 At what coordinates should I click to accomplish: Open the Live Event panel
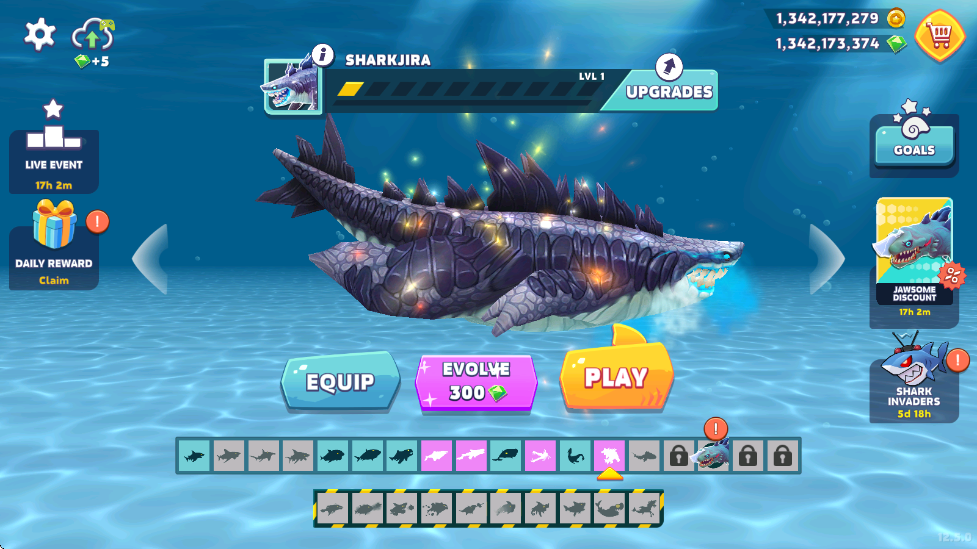point(54,148)
